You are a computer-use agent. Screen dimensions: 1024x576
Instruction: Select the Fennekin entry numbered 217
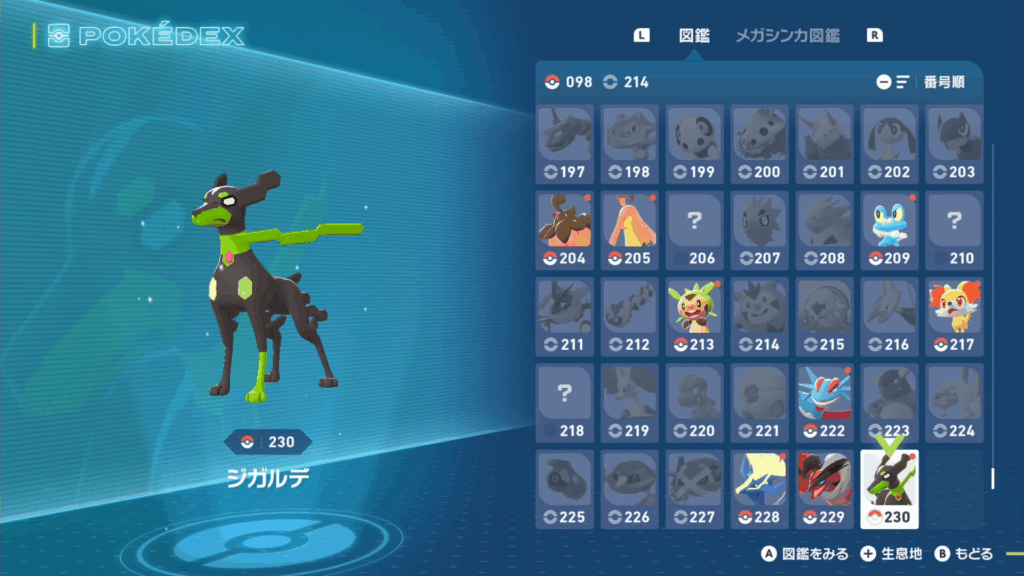(x=954, y=317)
